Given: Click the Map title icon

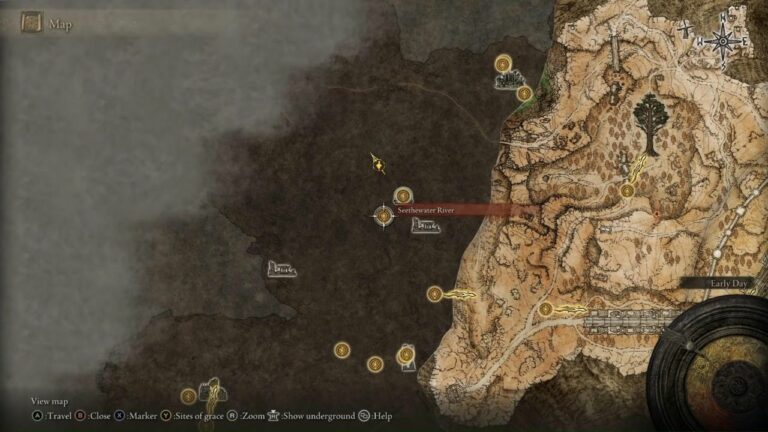Looking at the screenshot, I should point(32,23).
